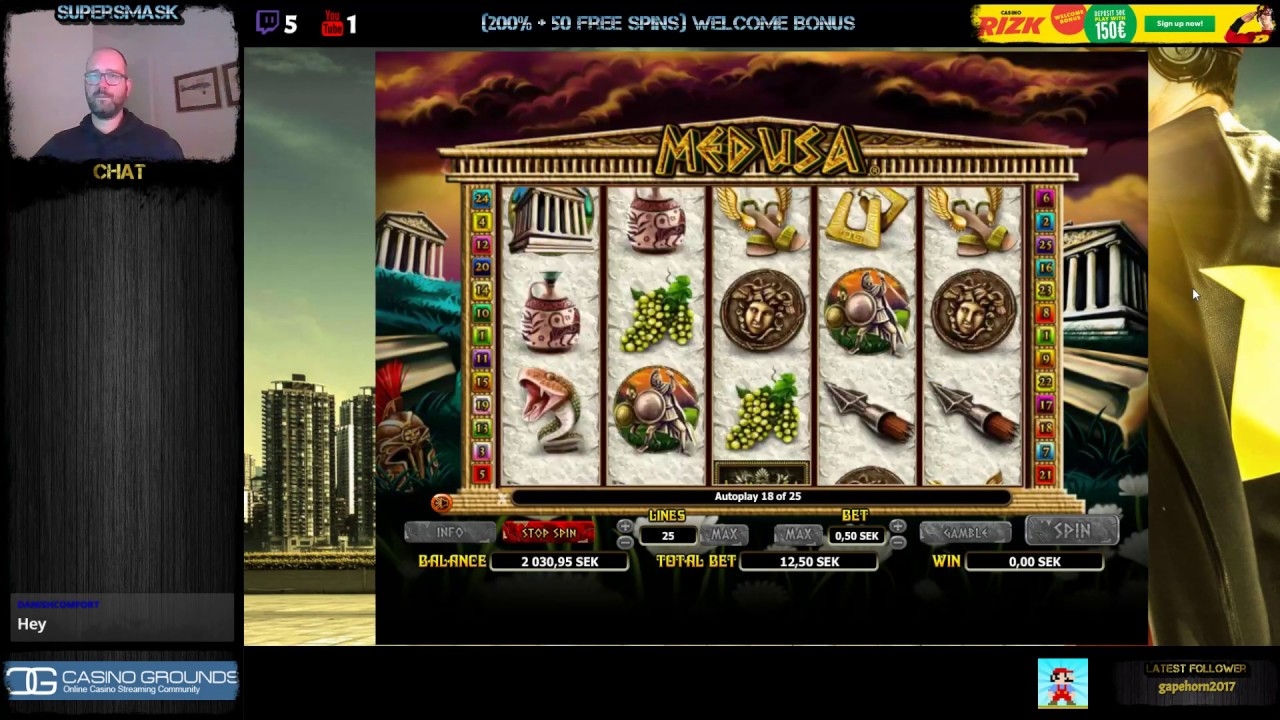Set bet to maximum with MAX
This screenshot has width=1280, height=720.
tap(797, 535)
